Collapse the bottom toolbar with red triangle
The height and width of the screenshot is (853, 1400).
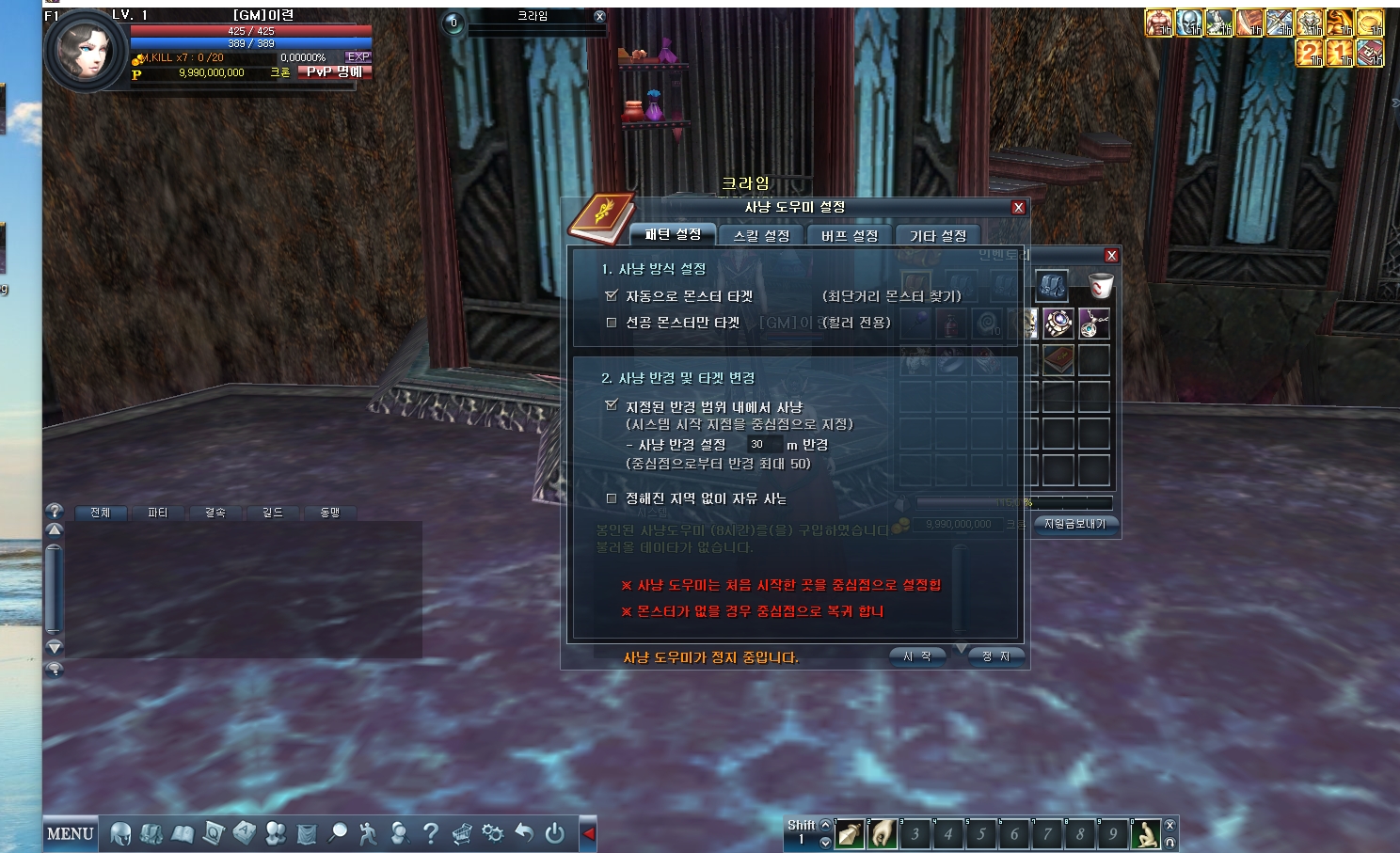point(590,832)
